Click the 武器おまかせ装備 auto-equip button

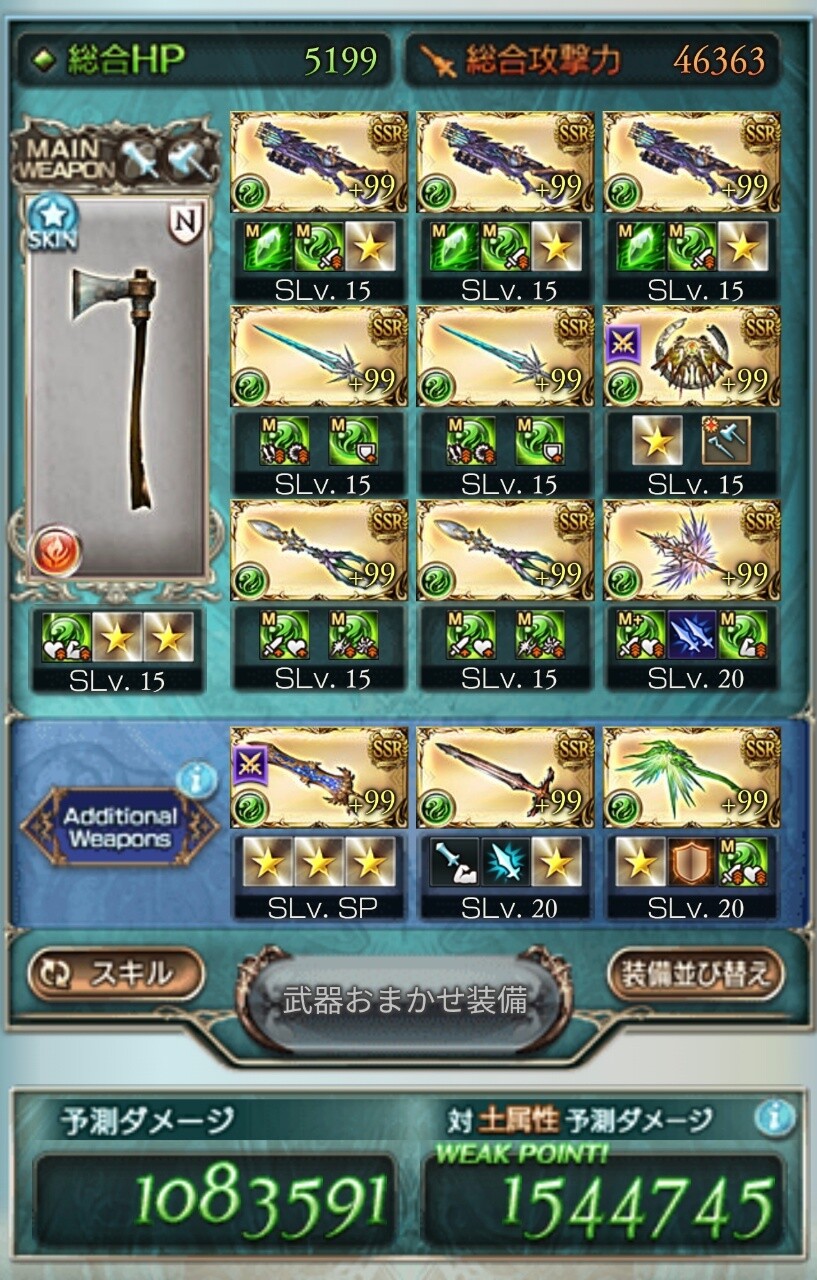[x=405, y=999]
